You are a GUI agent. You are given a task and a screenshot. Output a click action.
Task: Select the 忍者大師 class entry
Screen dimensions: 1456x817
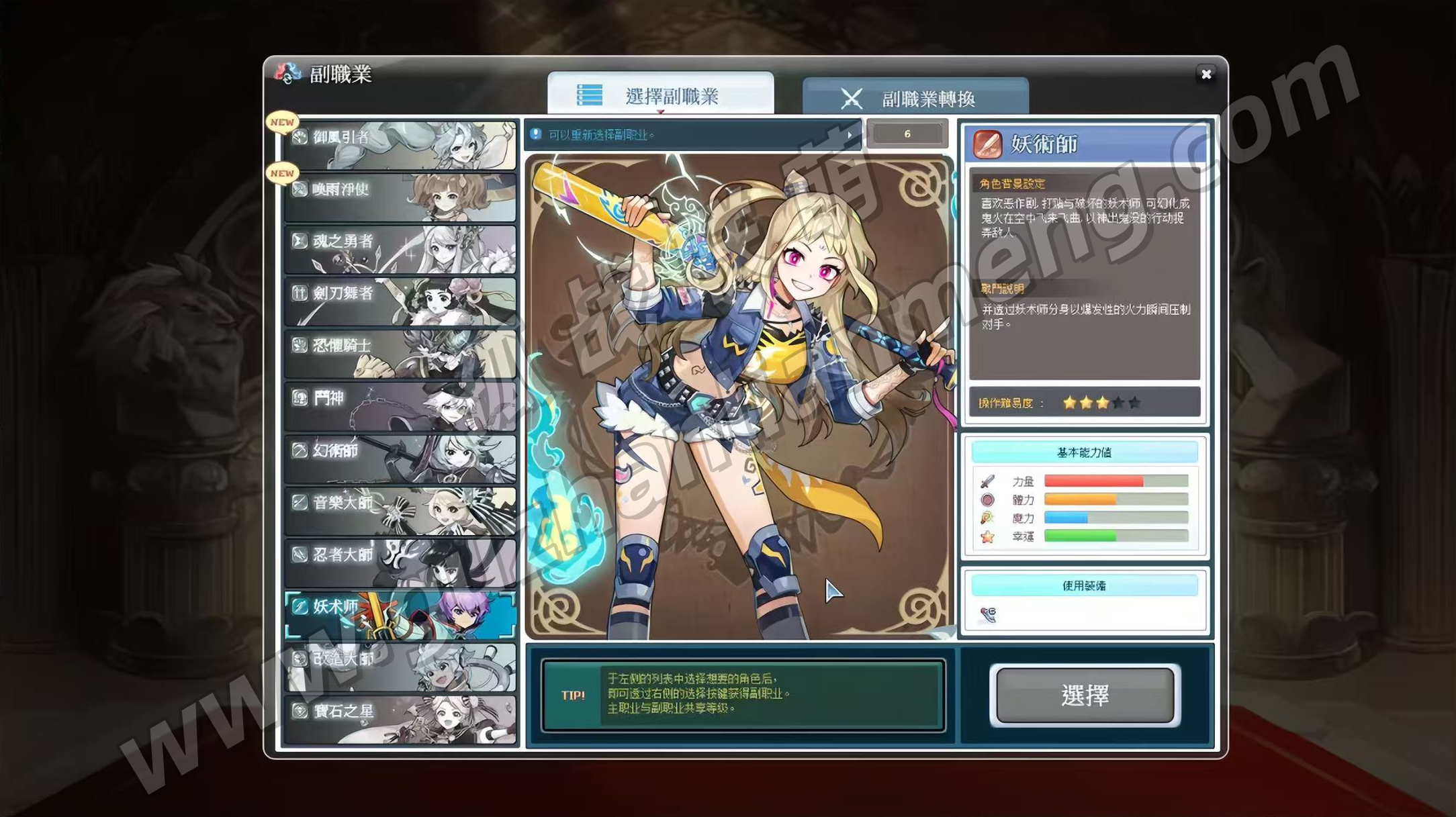(x=401, y=563)
